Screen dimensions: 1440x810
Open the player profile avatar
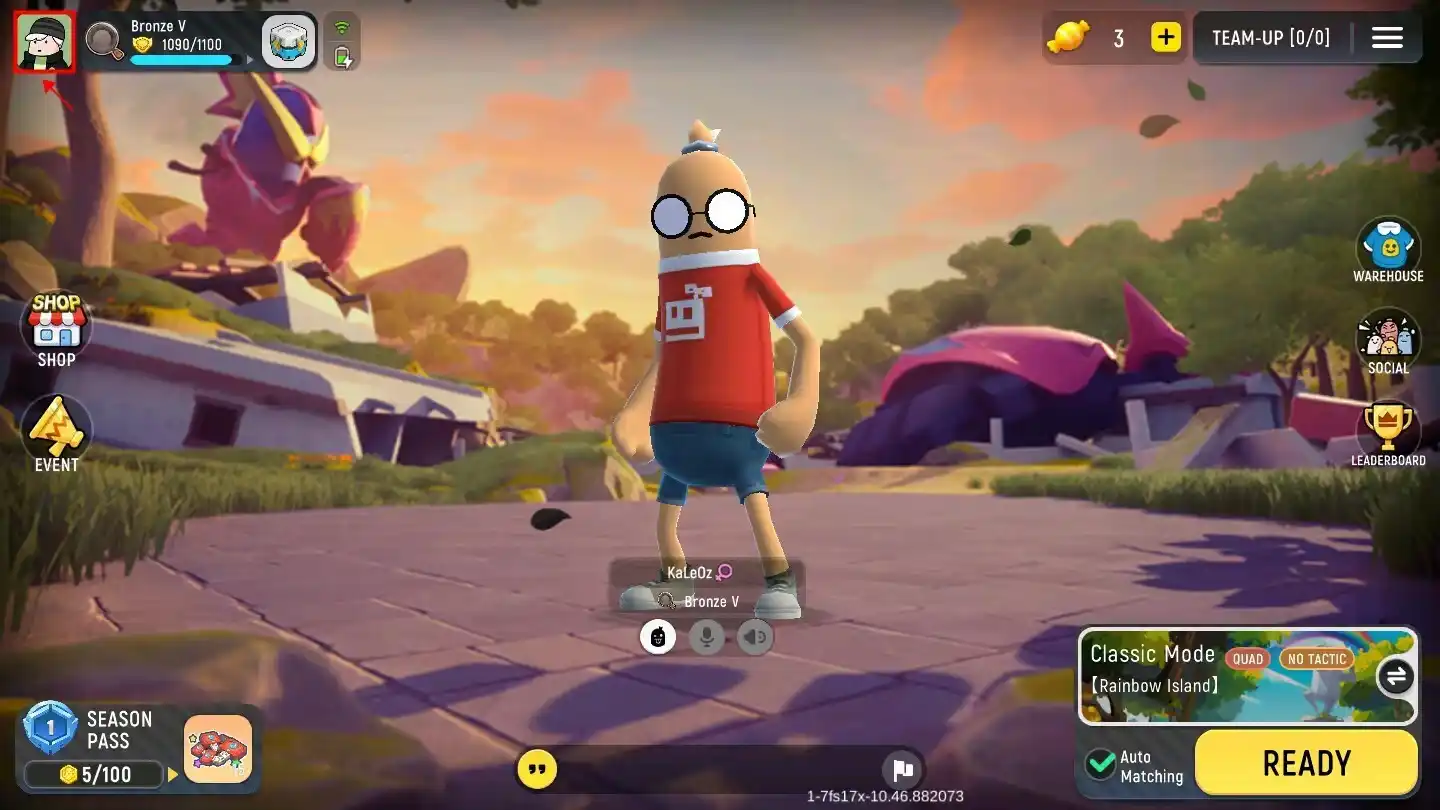tap(43, 41)
